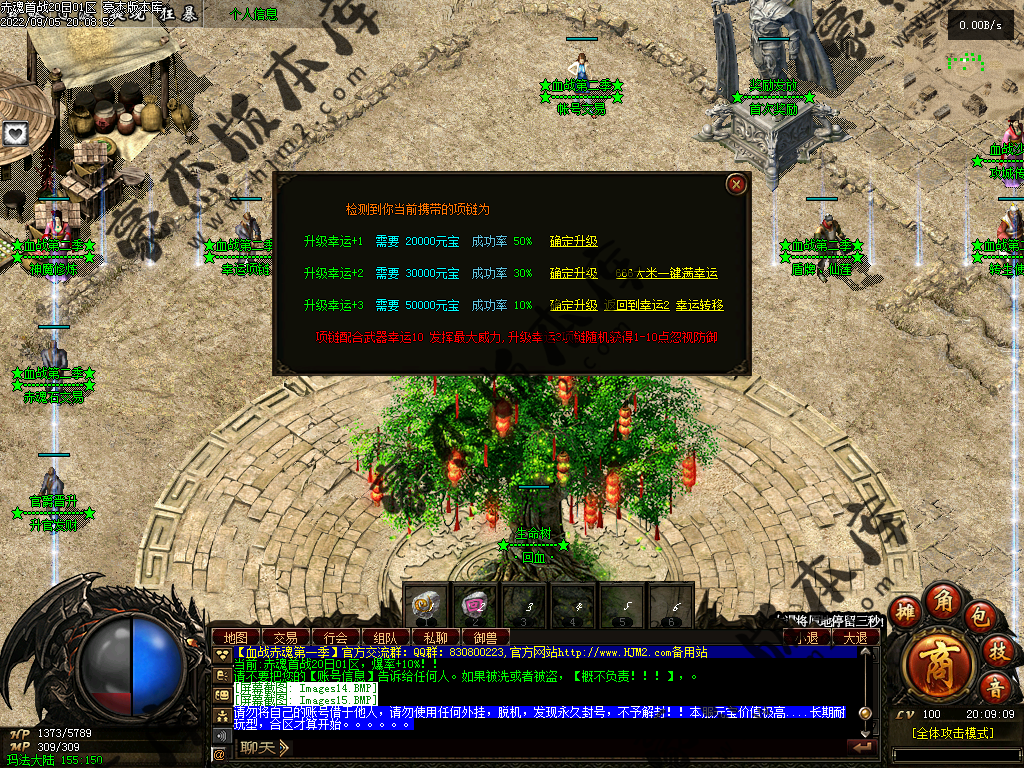This screenshot has width=1024, height=768.
Task: Open the 御兽 beast taming tab
Action: pos(485,637)
